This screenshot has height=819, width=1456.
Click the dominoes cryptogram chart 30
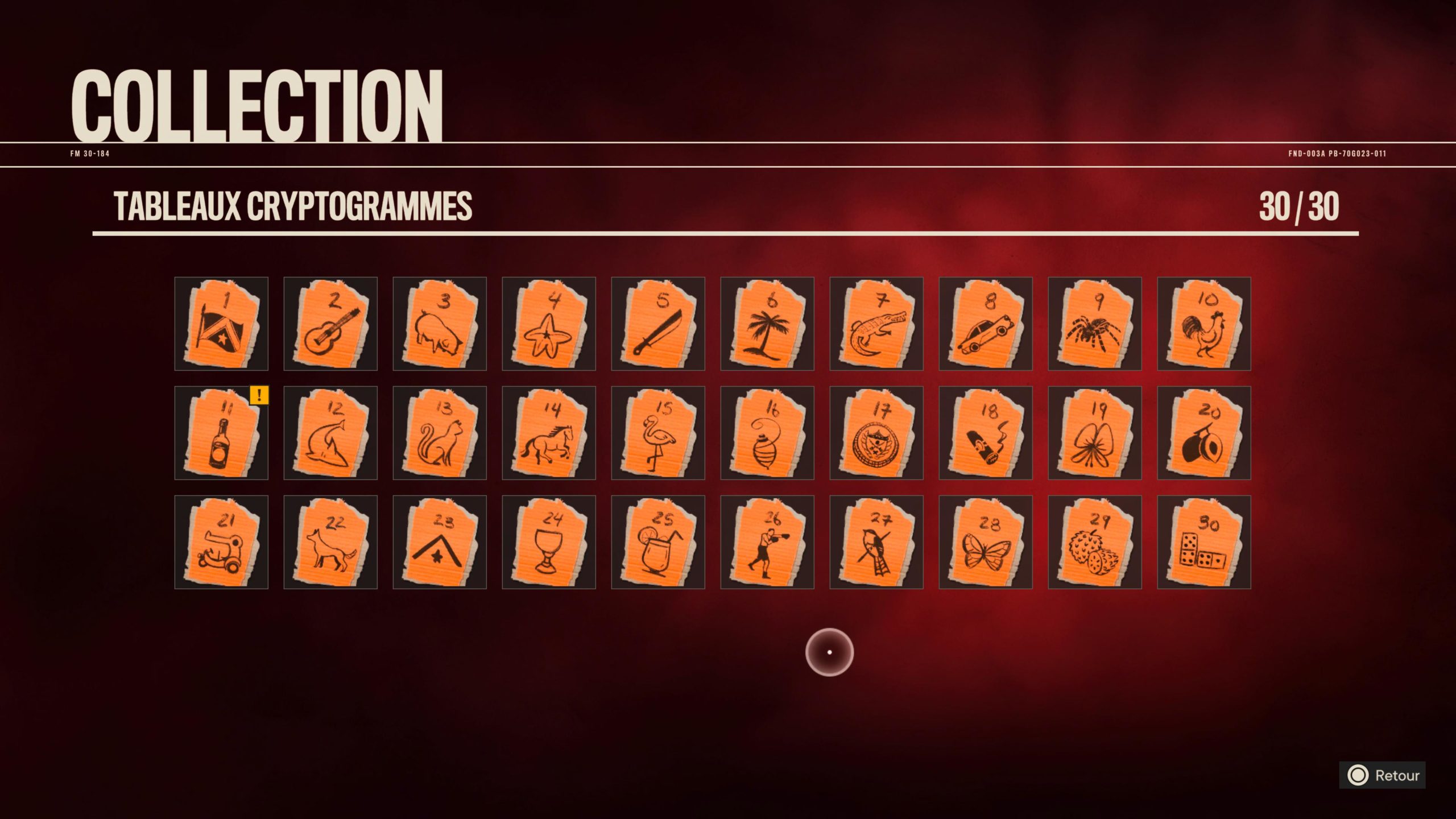pos(1204,543)
